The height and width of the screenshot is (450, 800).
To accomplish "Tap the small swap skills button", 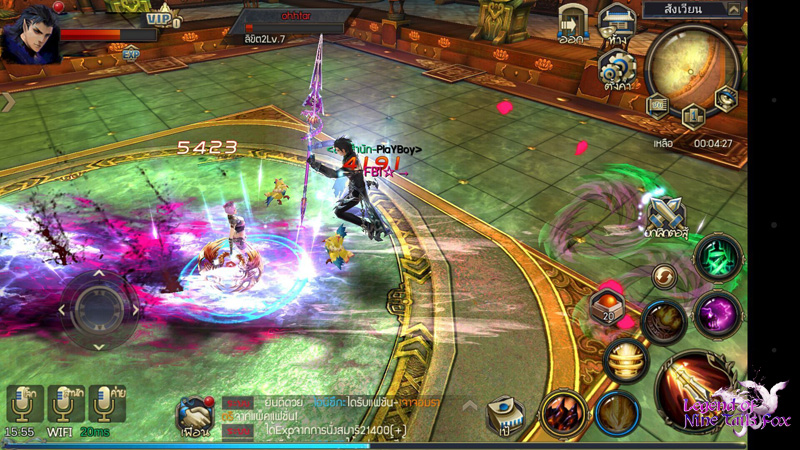I will [664, 275].
